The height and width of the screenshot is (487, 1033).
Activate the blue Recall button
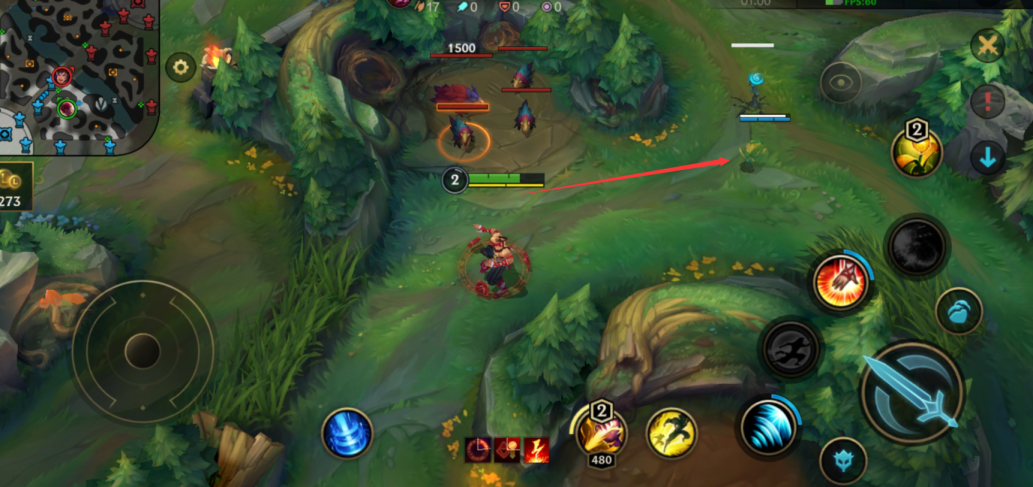(347, 434)
